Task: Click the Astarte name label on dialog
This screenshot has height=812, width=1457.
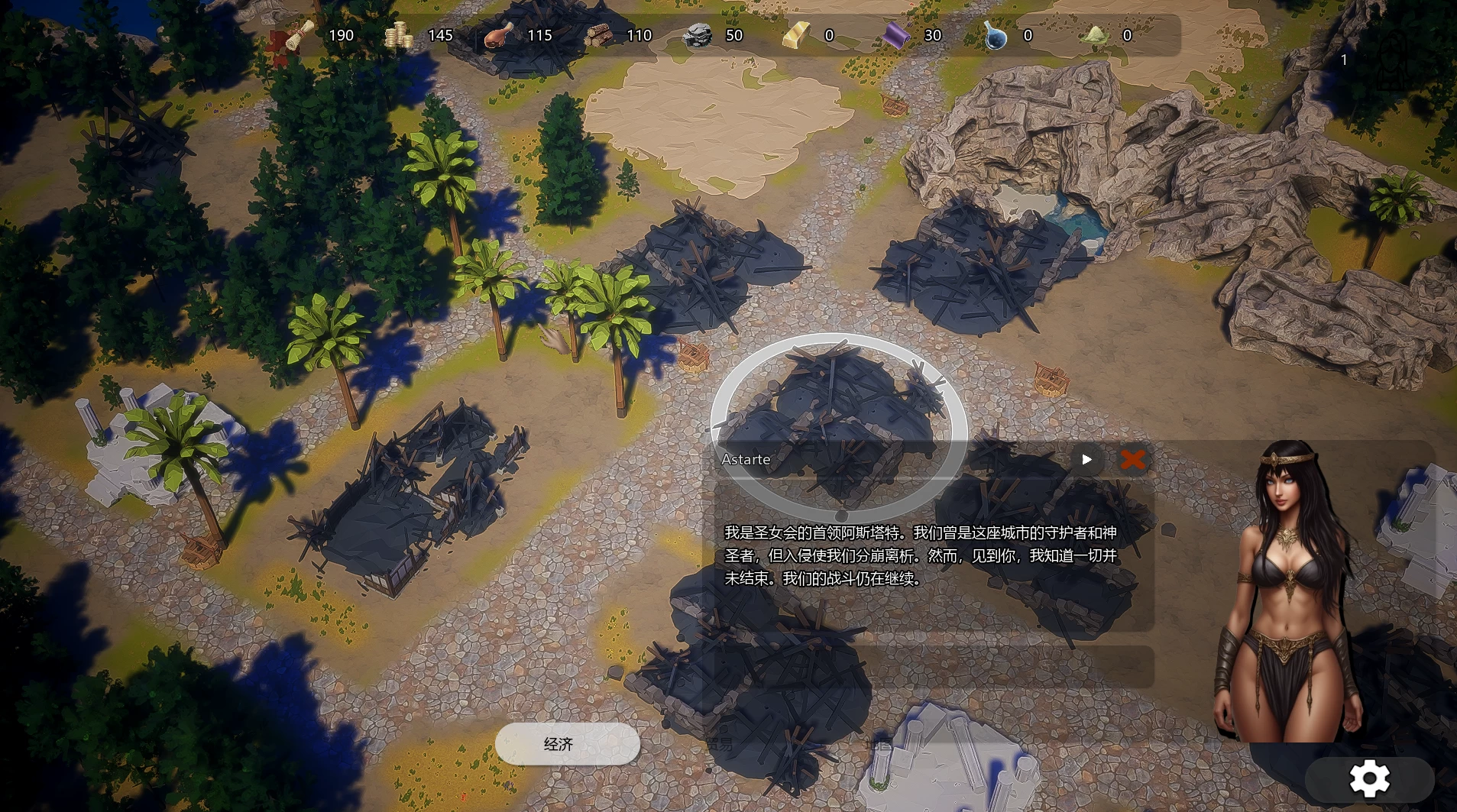Action: [x=746, y=460]
